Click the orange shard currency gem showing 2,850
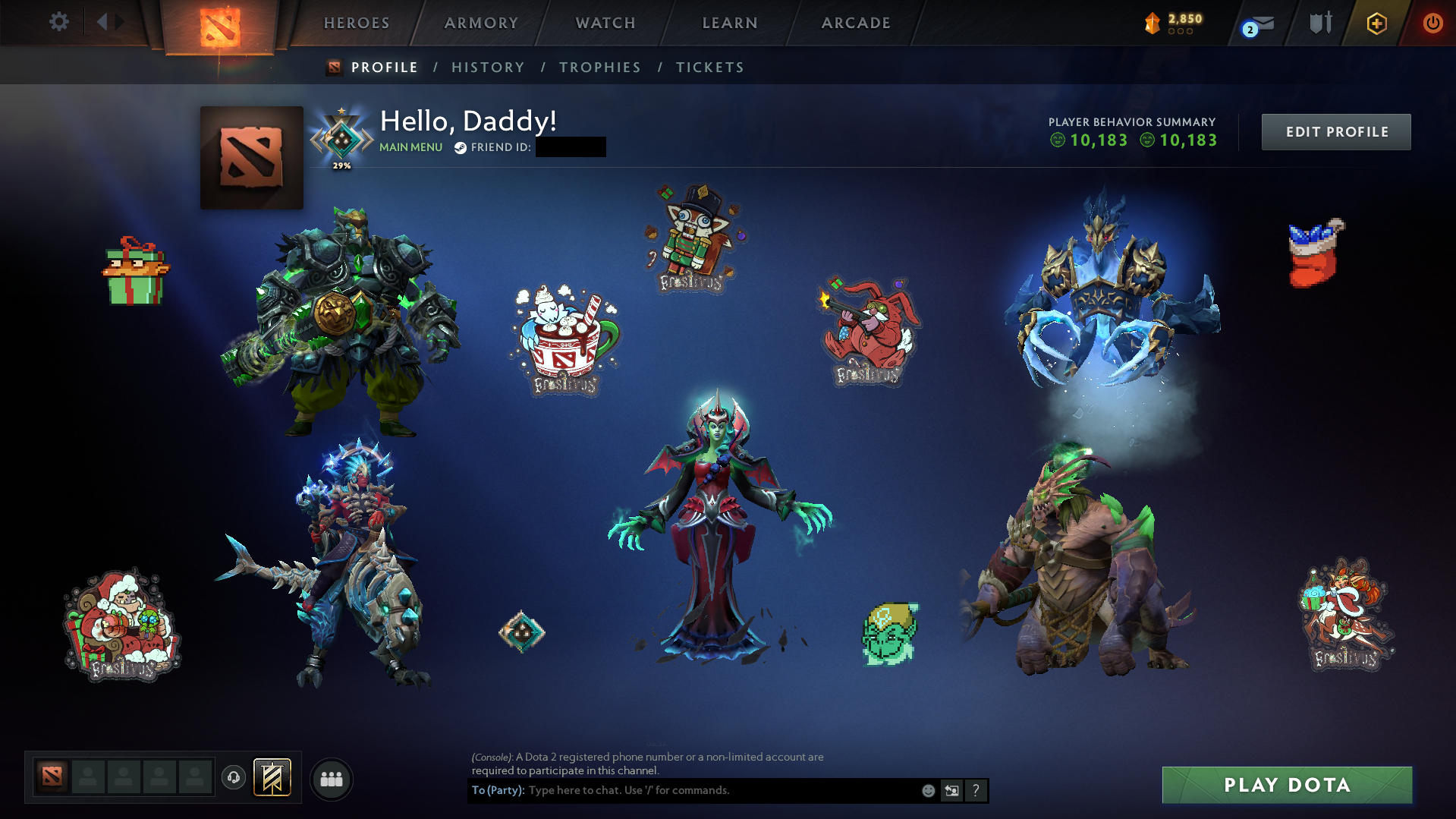This screenshot has width=1456, height=819. coord(1151,23)
